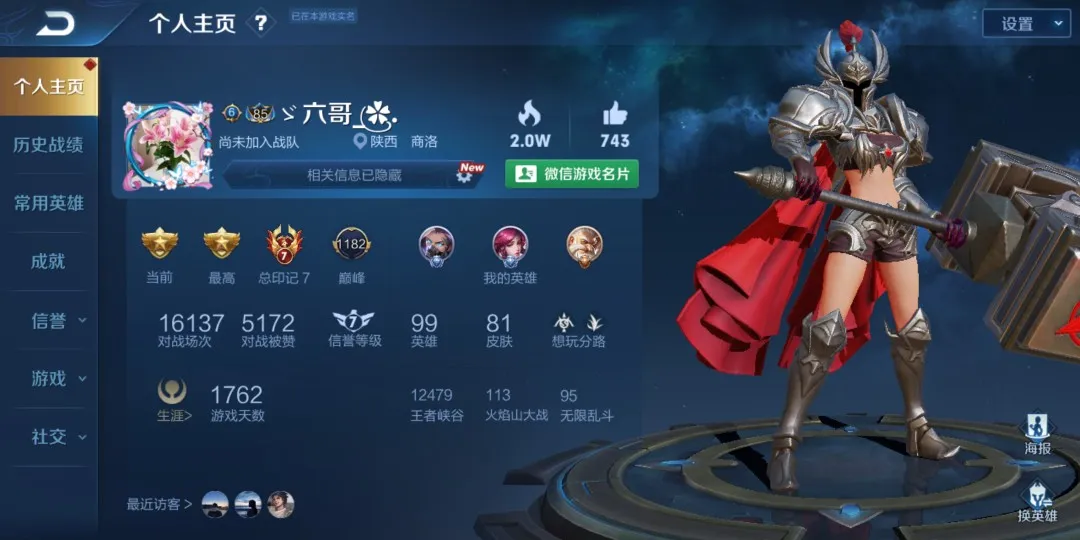Open the 微信游戏名片 button

click(x=572, y=174)
